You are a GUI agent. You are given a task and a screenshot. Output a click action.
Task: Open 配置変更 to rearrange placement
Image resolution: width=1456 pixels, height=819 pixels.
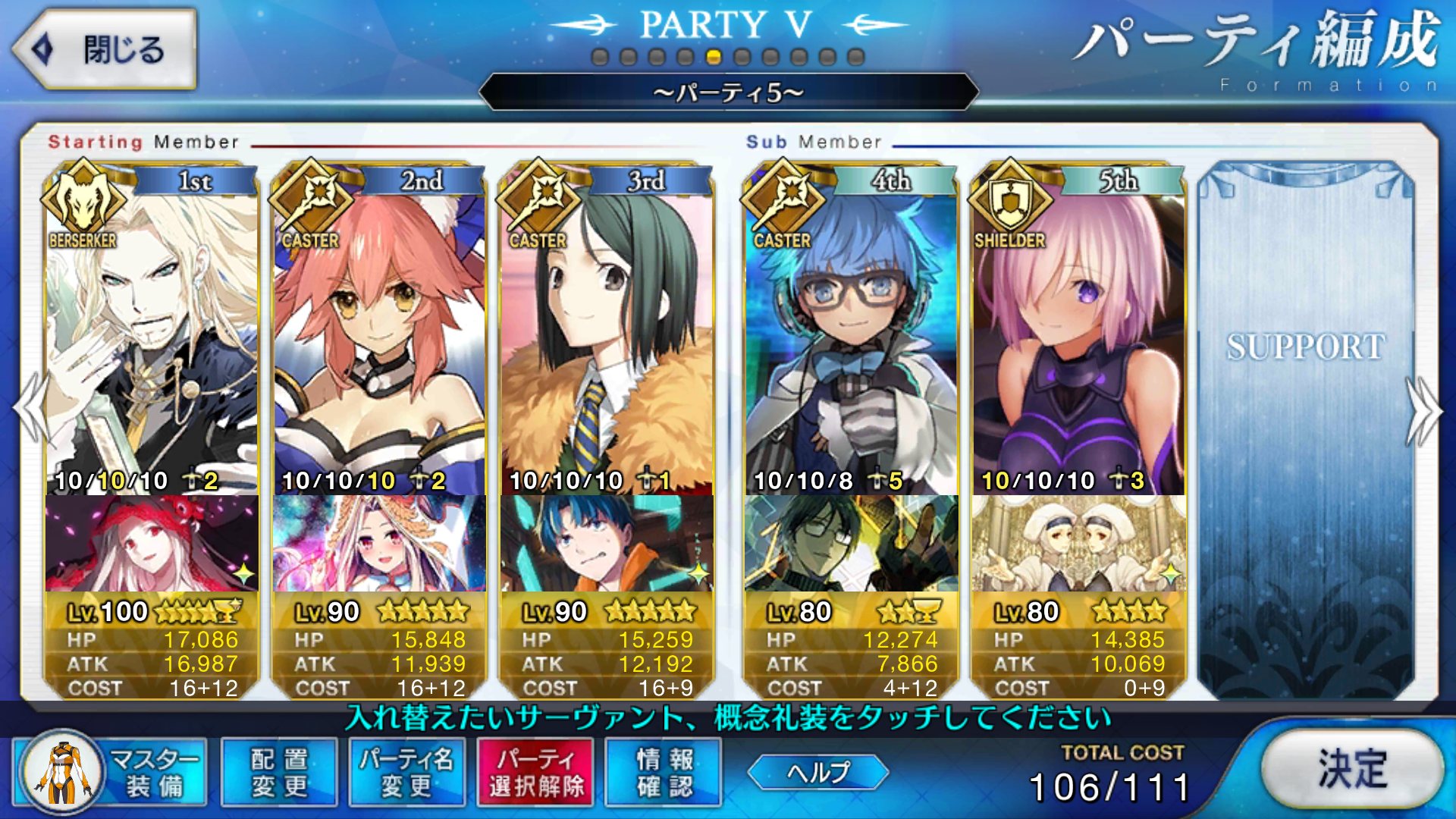coord(279,772)
